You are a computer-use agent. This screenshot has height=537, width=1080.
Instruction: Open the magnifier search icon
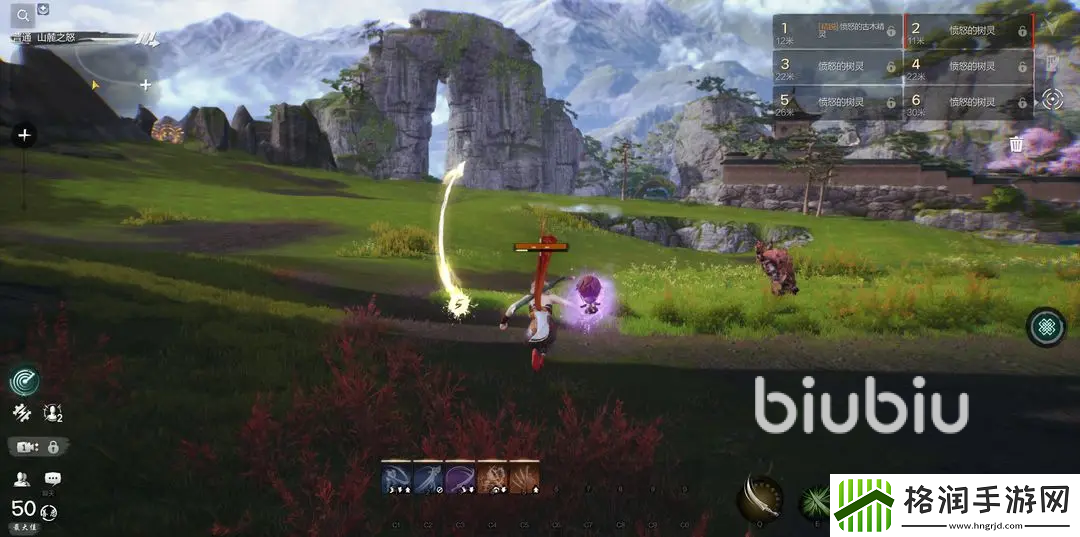pos(25,15)
